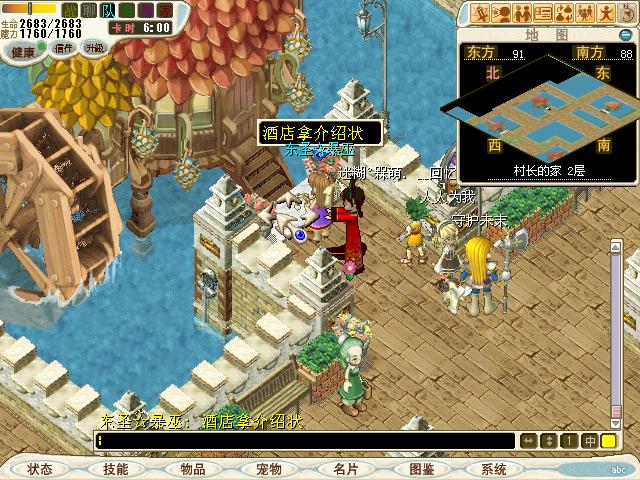Open the 图鉴 (Album) menu

click(x=421, y=468)
